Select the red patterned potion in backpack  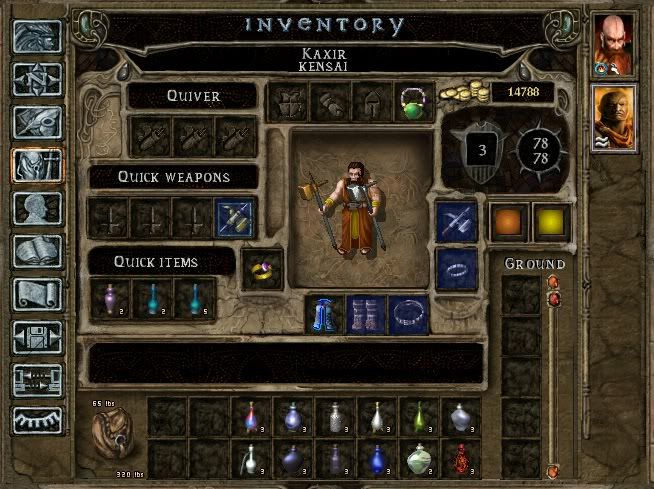(460, 459)
